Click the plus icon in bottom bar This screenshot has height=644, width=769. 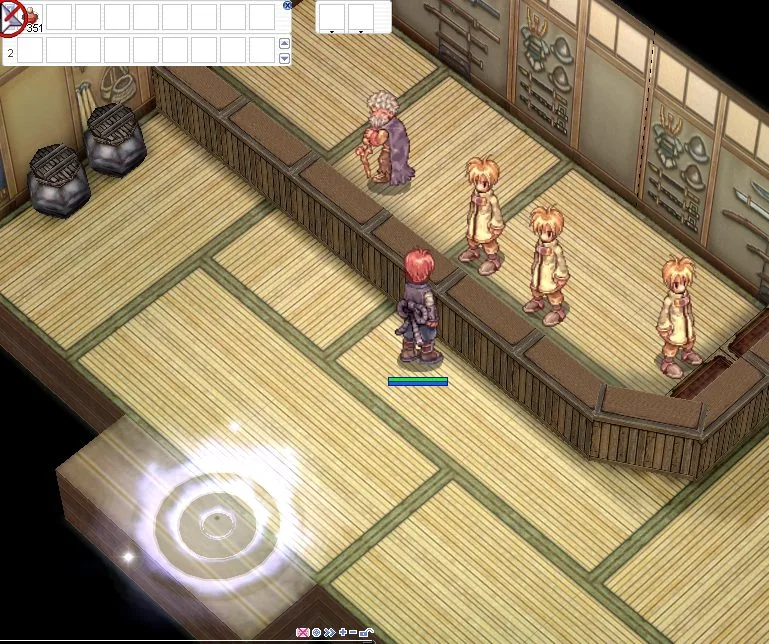[342, 633]
